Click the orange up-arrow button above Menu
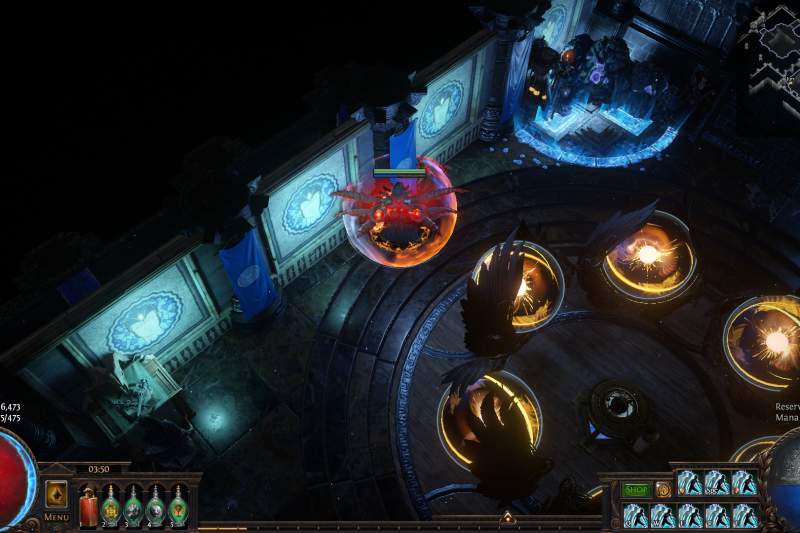Viewport: 800px width, 533px height. click(x=56, y=494)
